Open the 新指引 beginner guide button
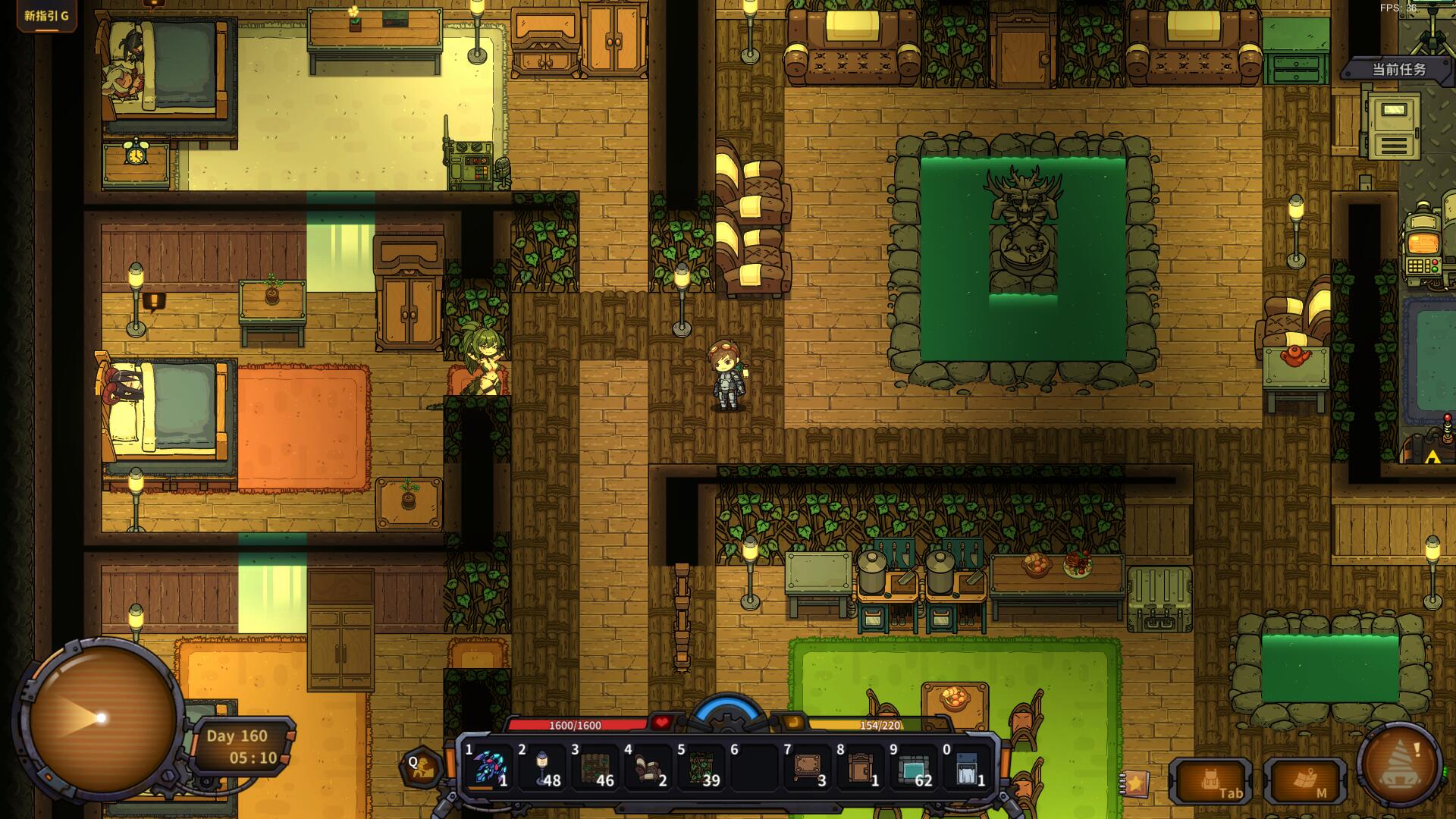1456x819 pixels. (46, 15)
